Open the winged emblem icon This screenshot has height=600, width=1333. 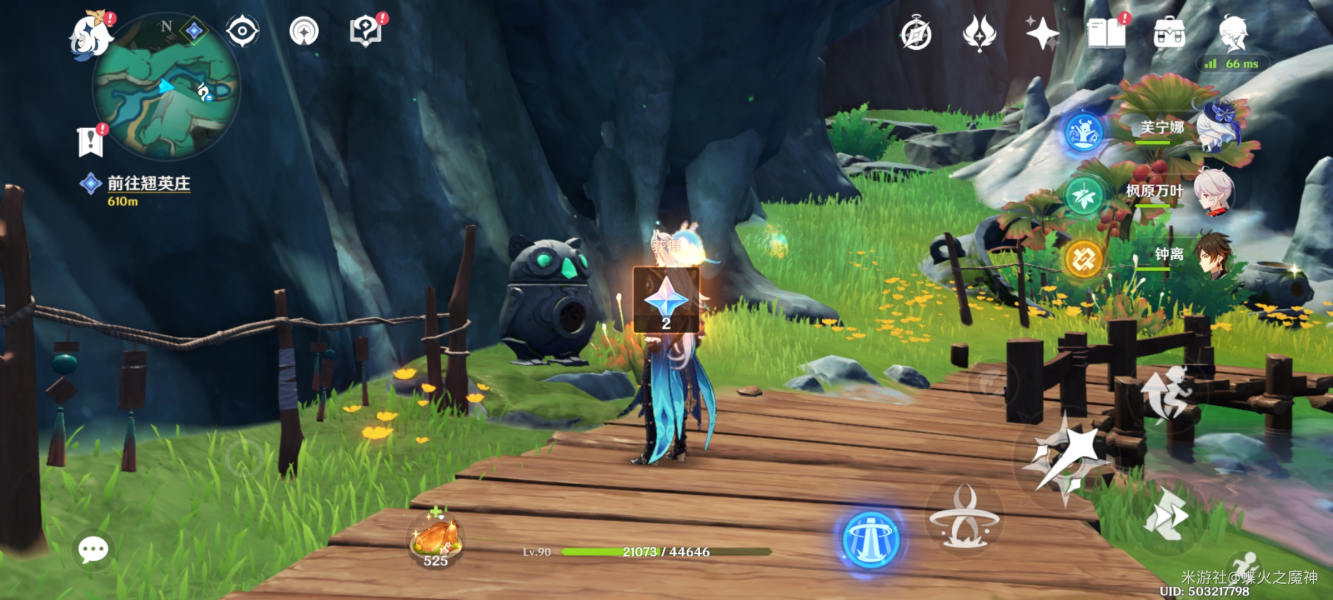pyautogui.click(x=979, y=33)
